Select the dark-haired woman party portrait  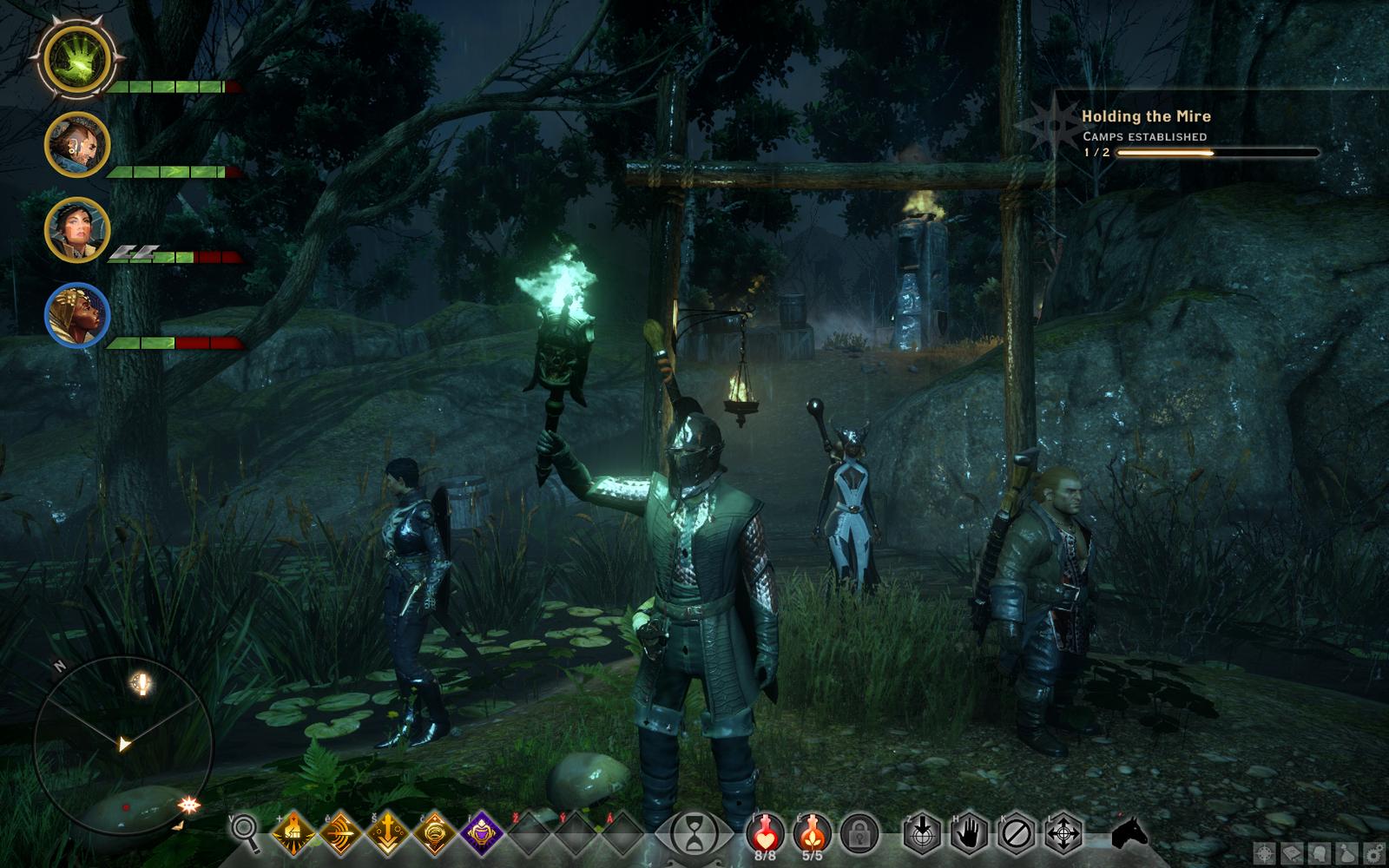tap(77, 230)
